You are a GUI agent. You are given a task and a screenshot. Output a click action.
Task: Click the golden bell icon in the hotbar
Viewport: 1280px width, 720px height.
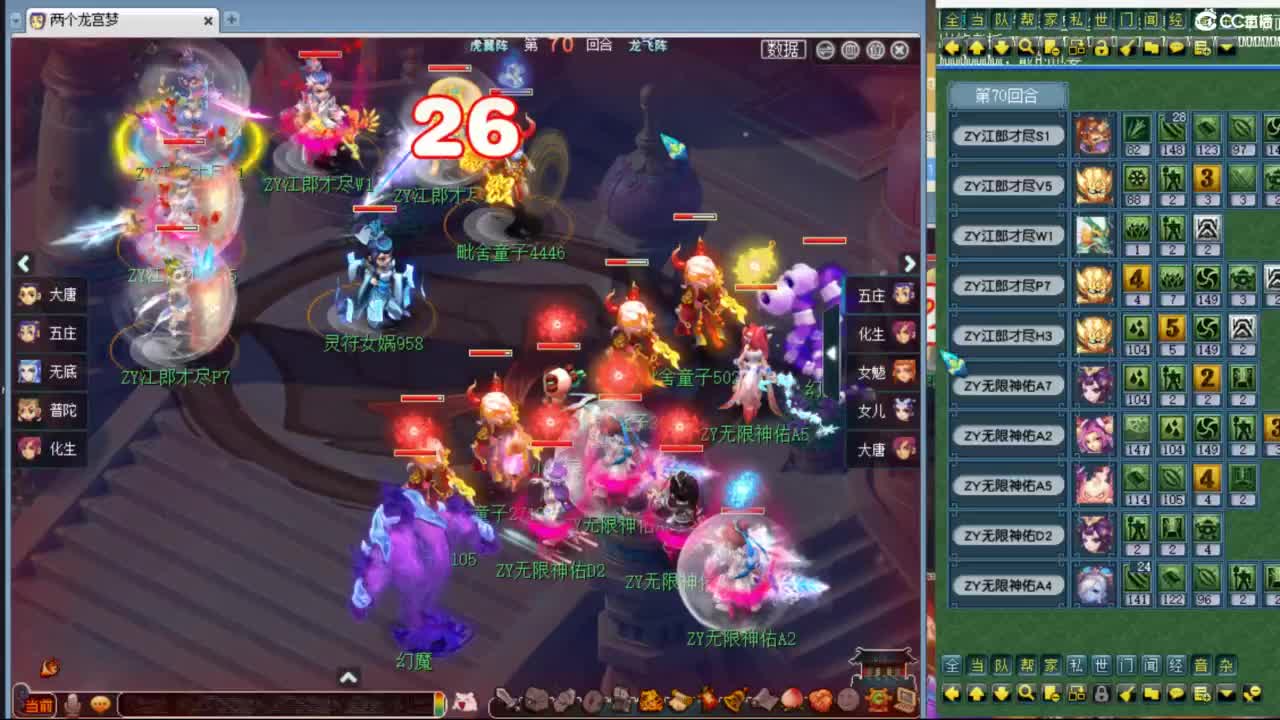coord(732,700)
